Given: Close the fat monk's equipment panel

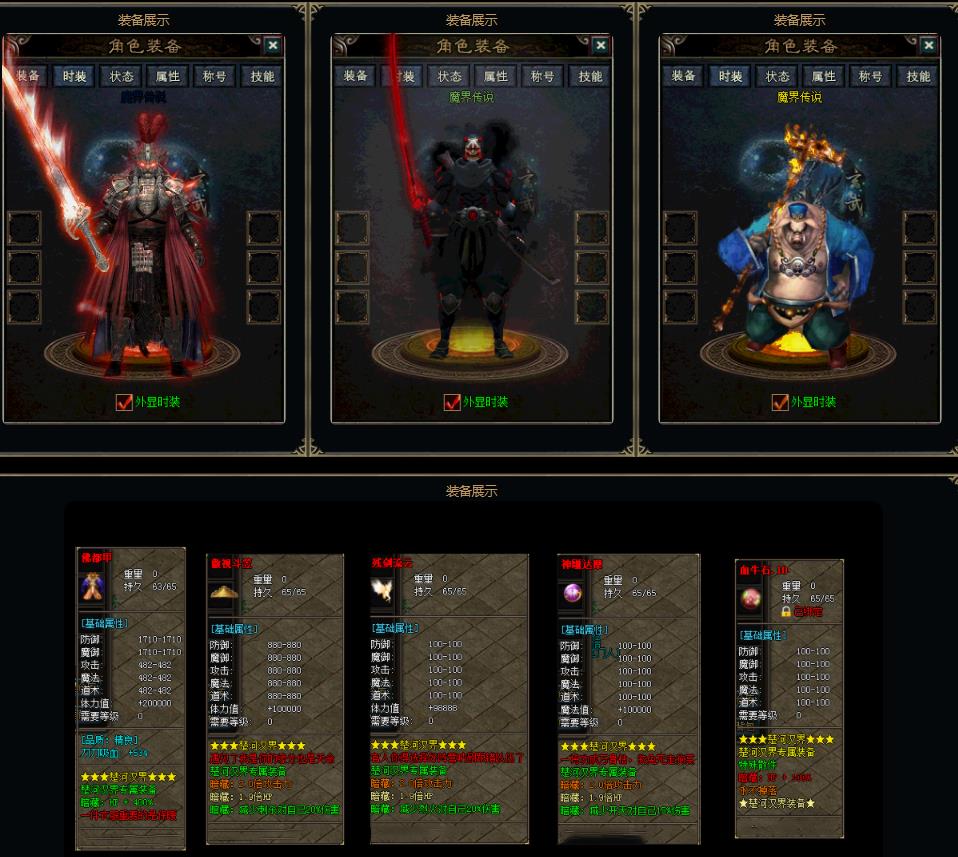Looking at the screenshot, I should click(x=928, y=45).
